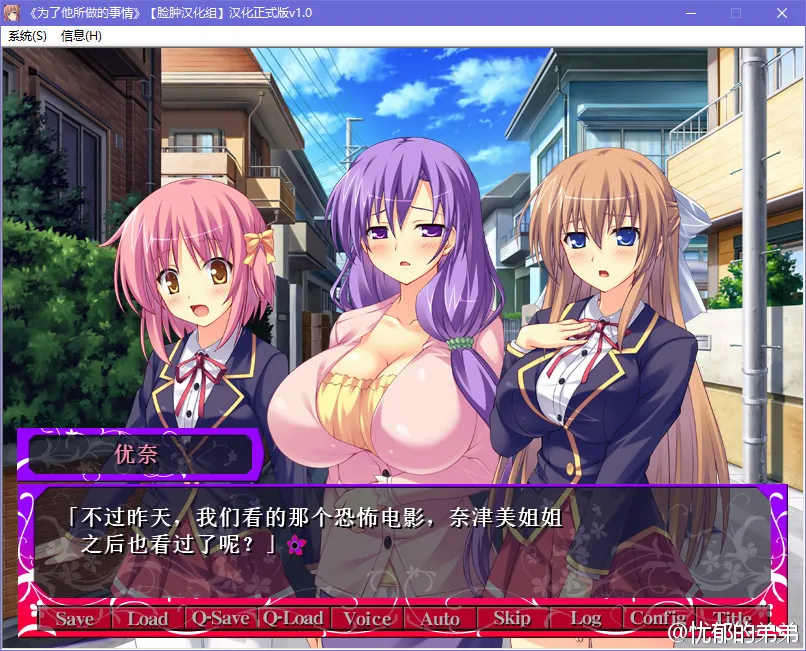Open the dialogue Log

coord(585,619)
